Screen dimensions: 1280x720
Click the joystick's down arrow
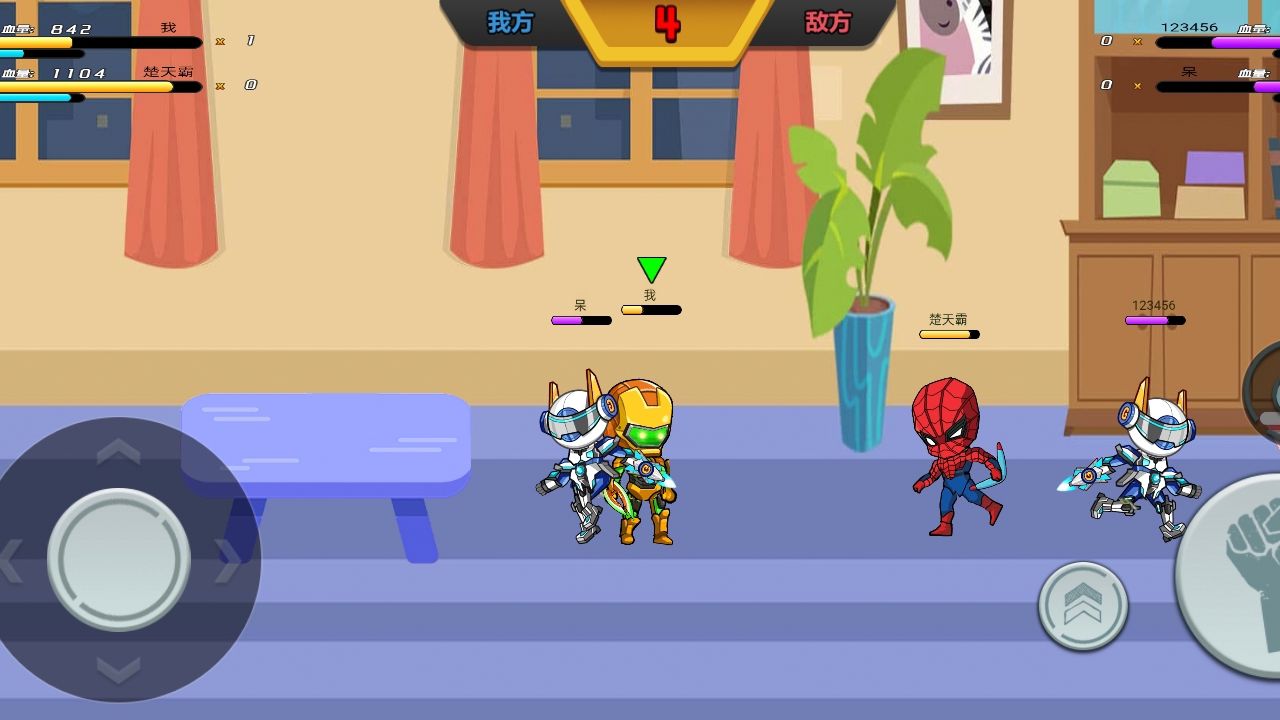pos(118,669)
